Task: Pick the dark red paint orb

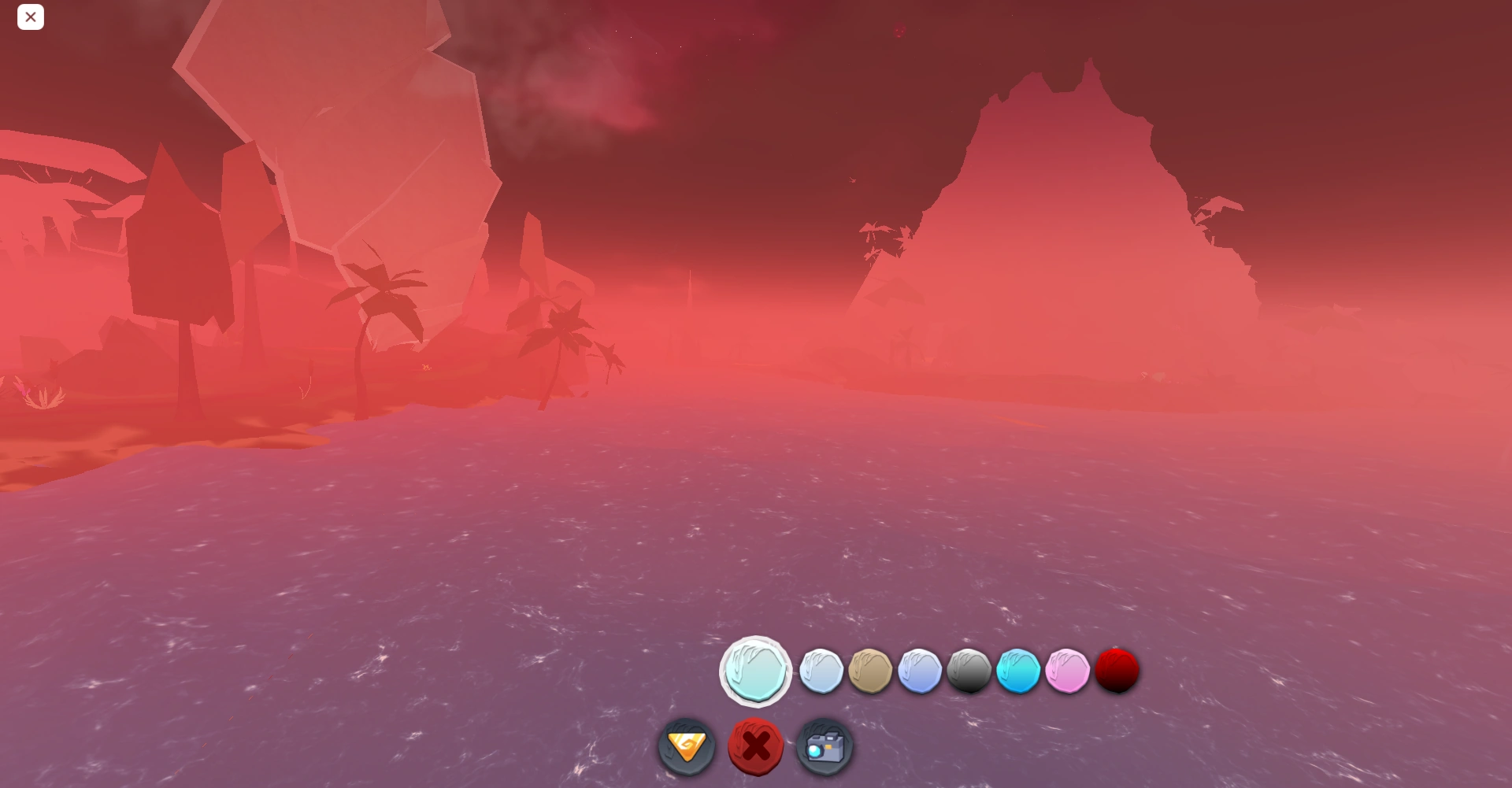Action: (x=1117, y=671)
